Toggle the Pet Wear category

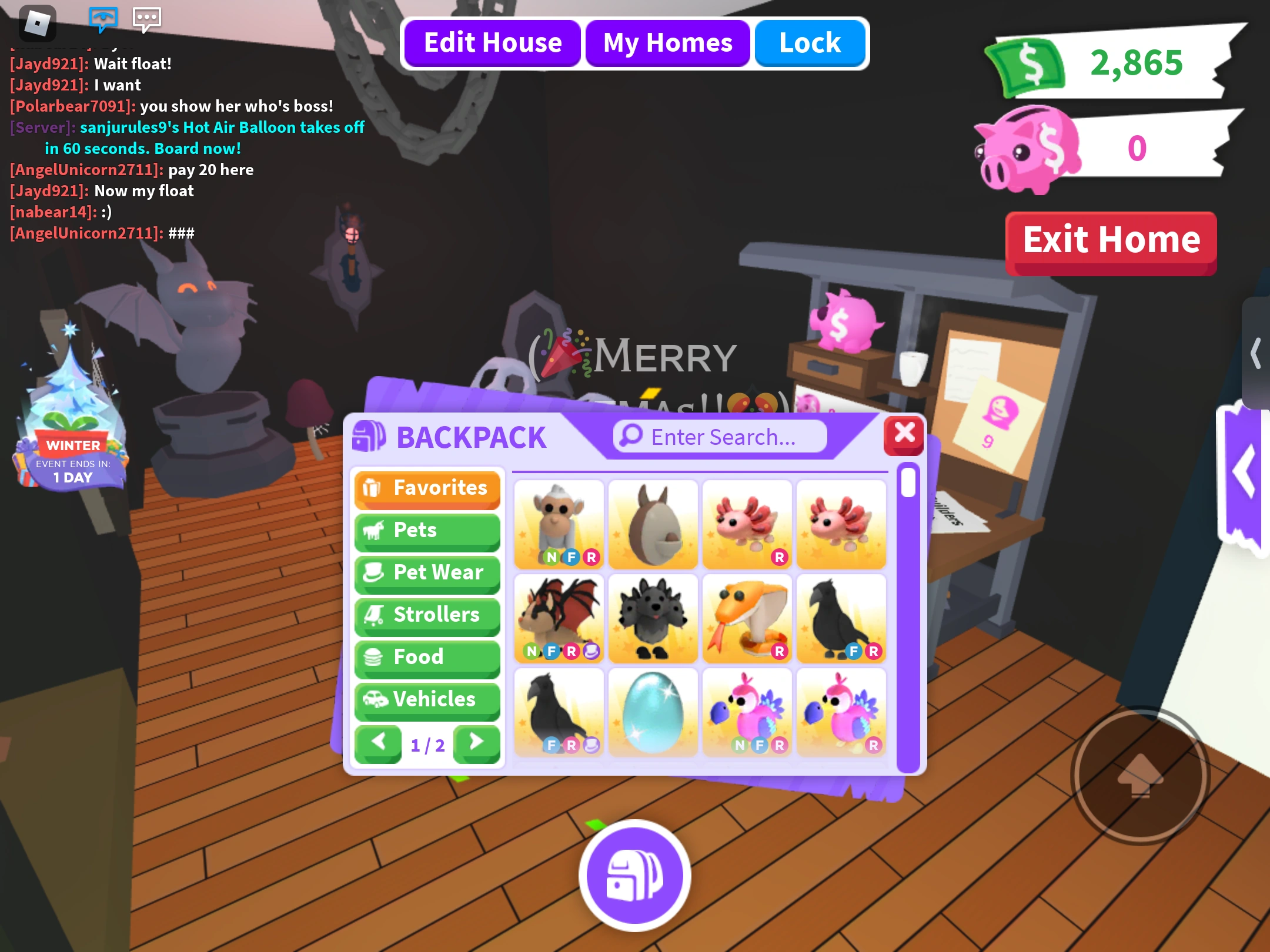[427, 573]
